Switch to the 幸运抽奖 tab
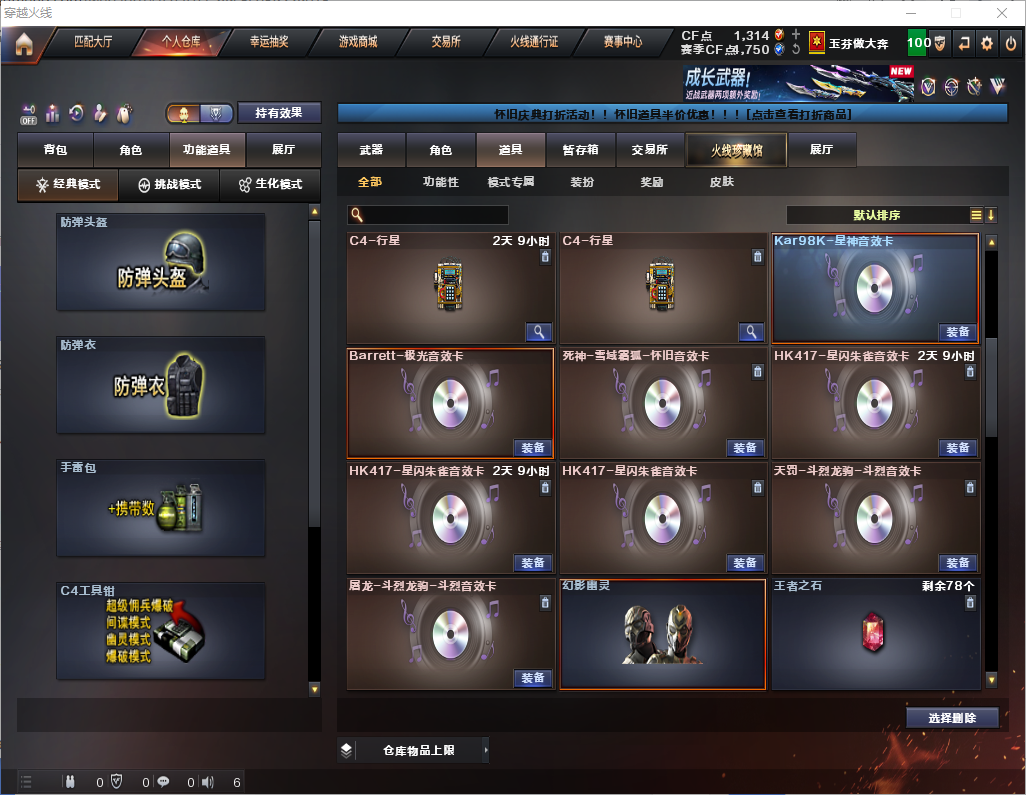Viewport: 1026px width, 795px height. pyautogui.click(x=268, y=42)
